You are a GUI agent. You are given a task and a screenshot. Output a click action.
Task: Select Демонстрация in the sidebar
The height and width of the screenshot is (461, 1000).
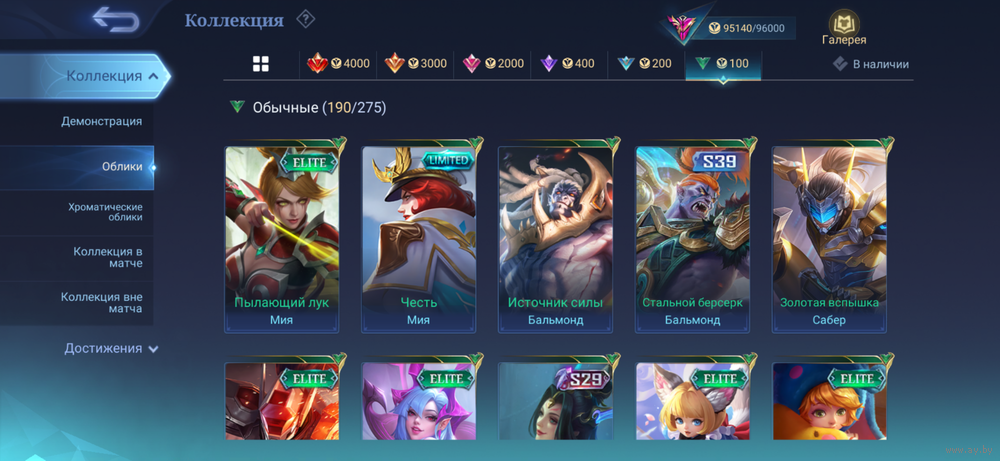point(101,121)
